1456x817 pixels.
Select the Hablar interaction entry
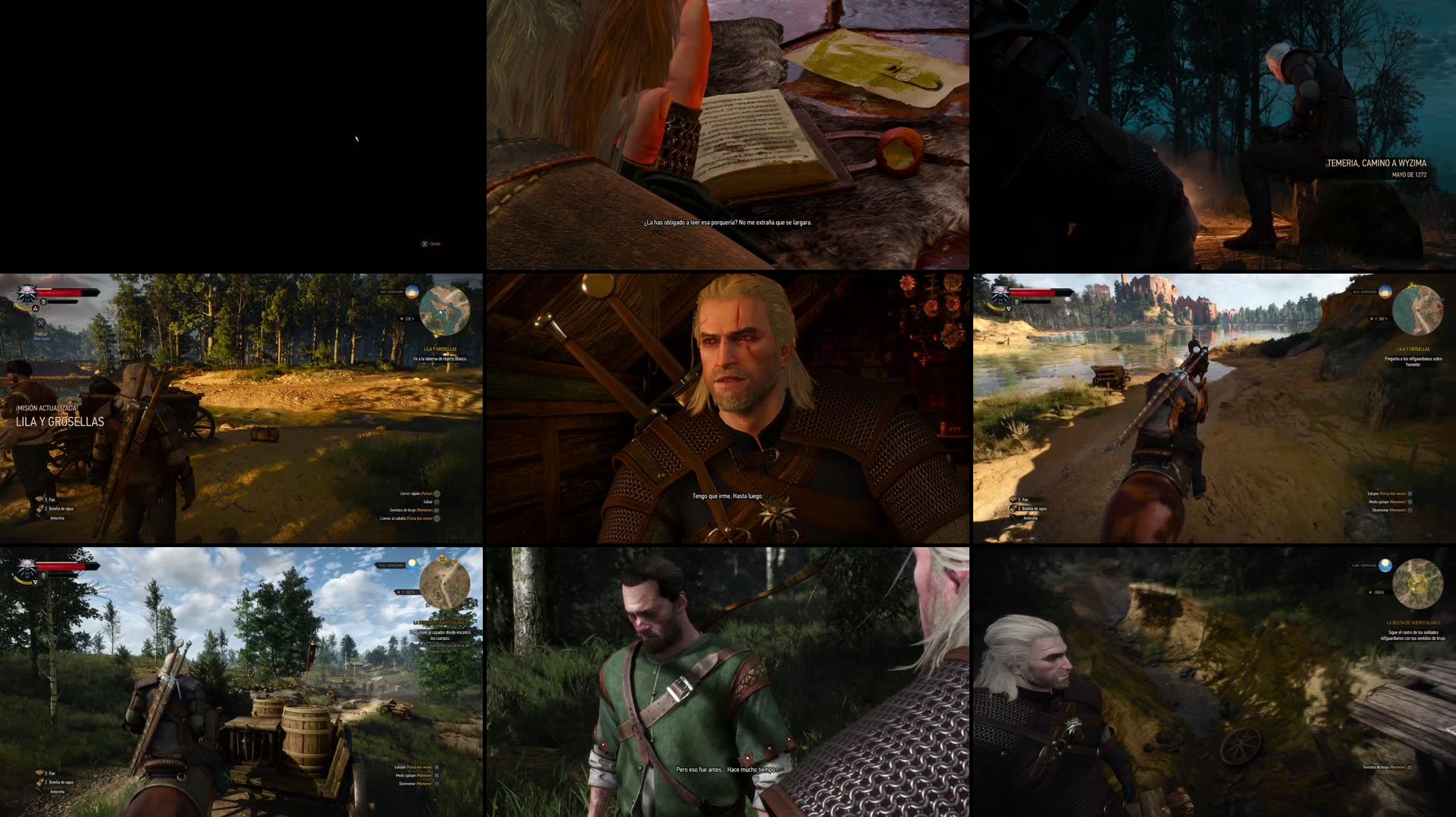click(x=41, y=334)
